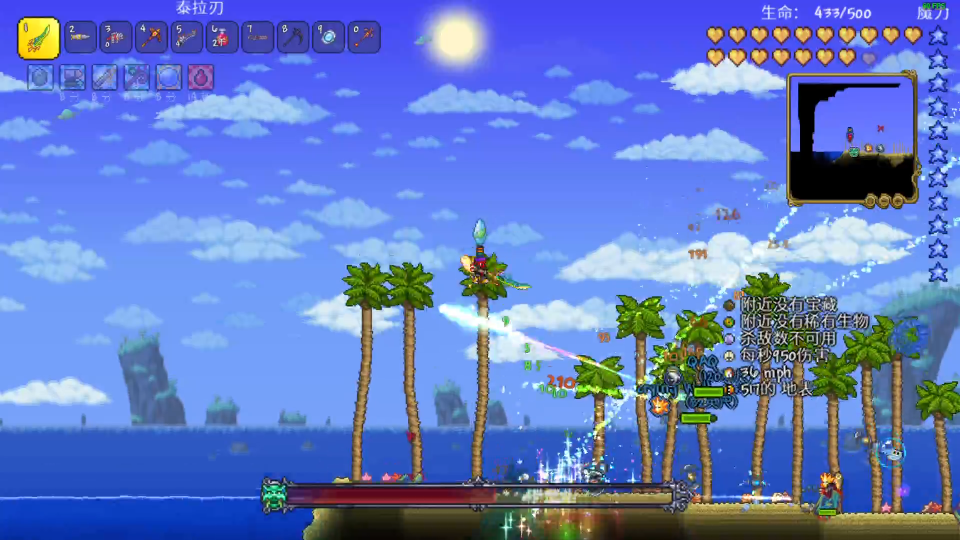Image resolution: width=960 pixels, height=540 pixels.
Task: Click the 附近没有宝藏 treasure detector icon
Action: click(729, 305)
